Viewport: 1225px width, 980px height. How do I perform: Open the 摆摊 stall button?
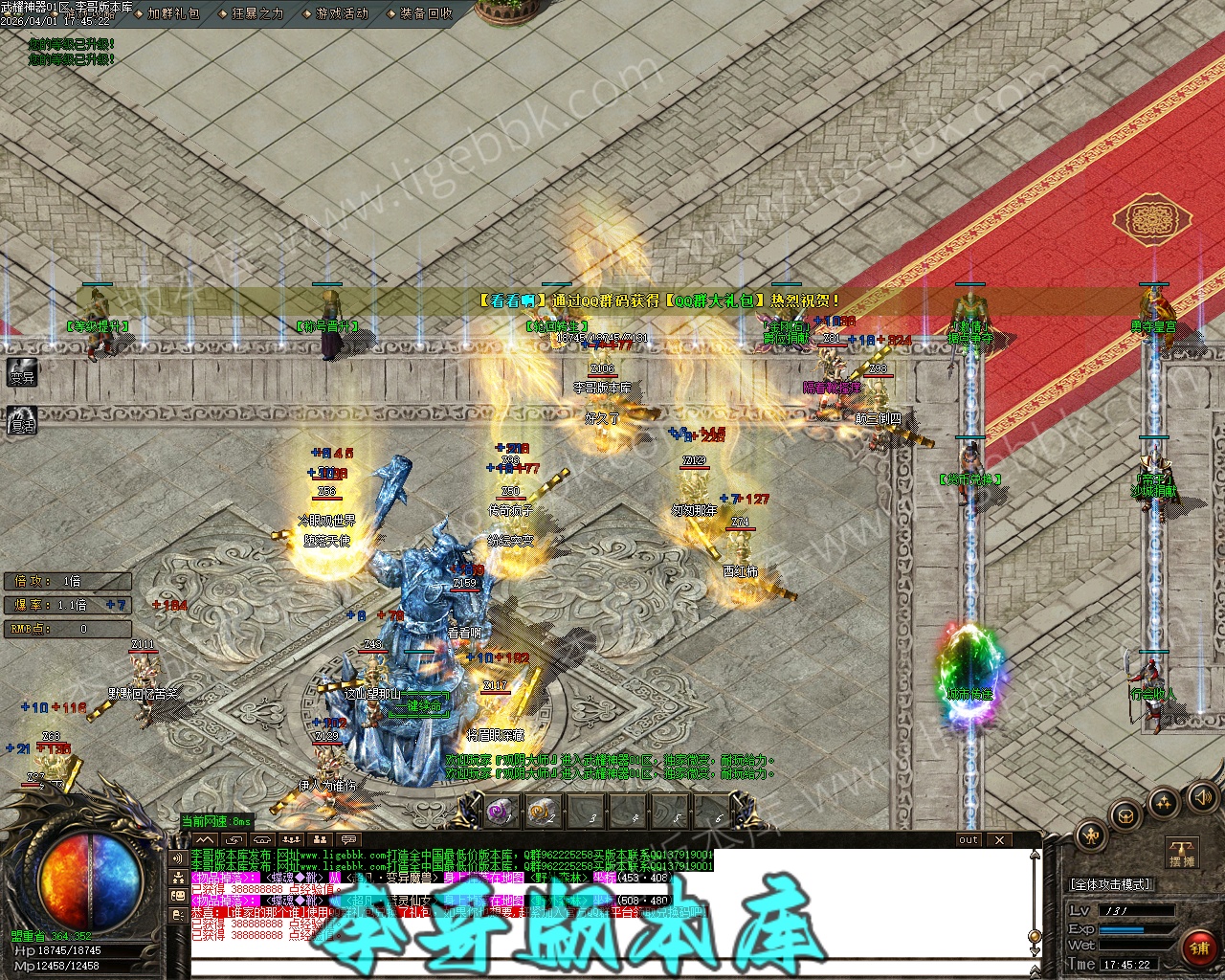[1182, 853]
